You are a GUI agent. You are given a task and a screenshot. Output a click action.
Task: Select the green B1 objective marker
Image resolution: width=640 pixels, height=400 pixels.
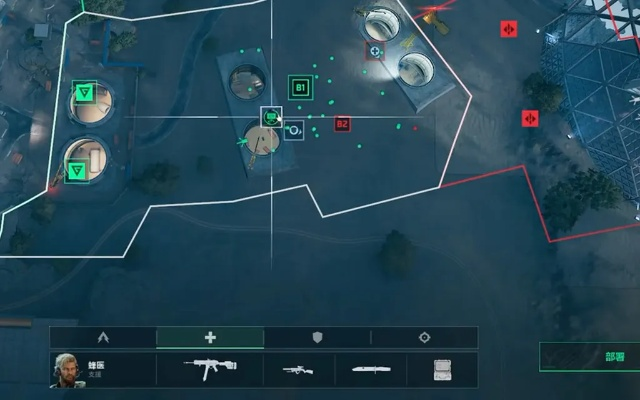pyautogui.click(x=299, y=88)
